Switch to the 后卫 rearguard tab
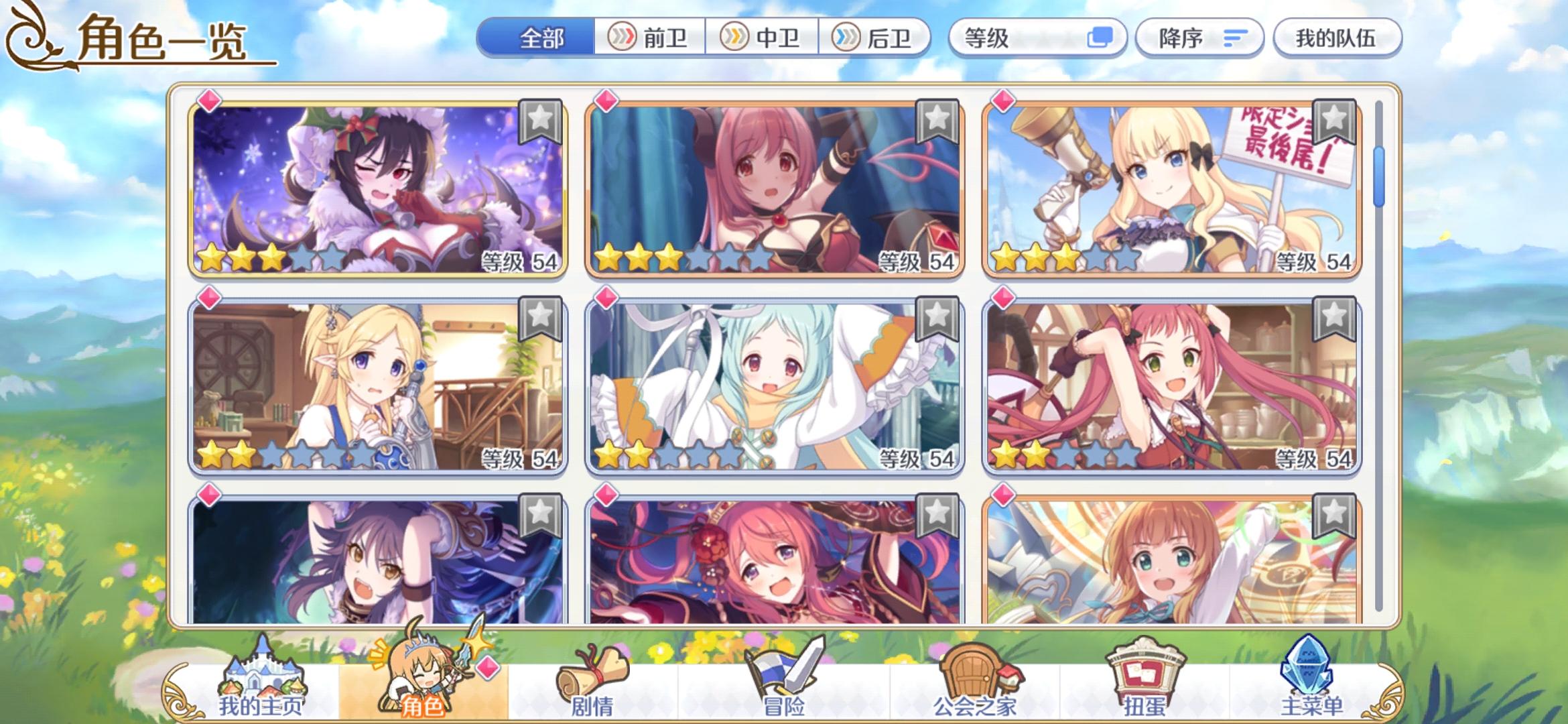1568x724 pixels. coord(878,38)
